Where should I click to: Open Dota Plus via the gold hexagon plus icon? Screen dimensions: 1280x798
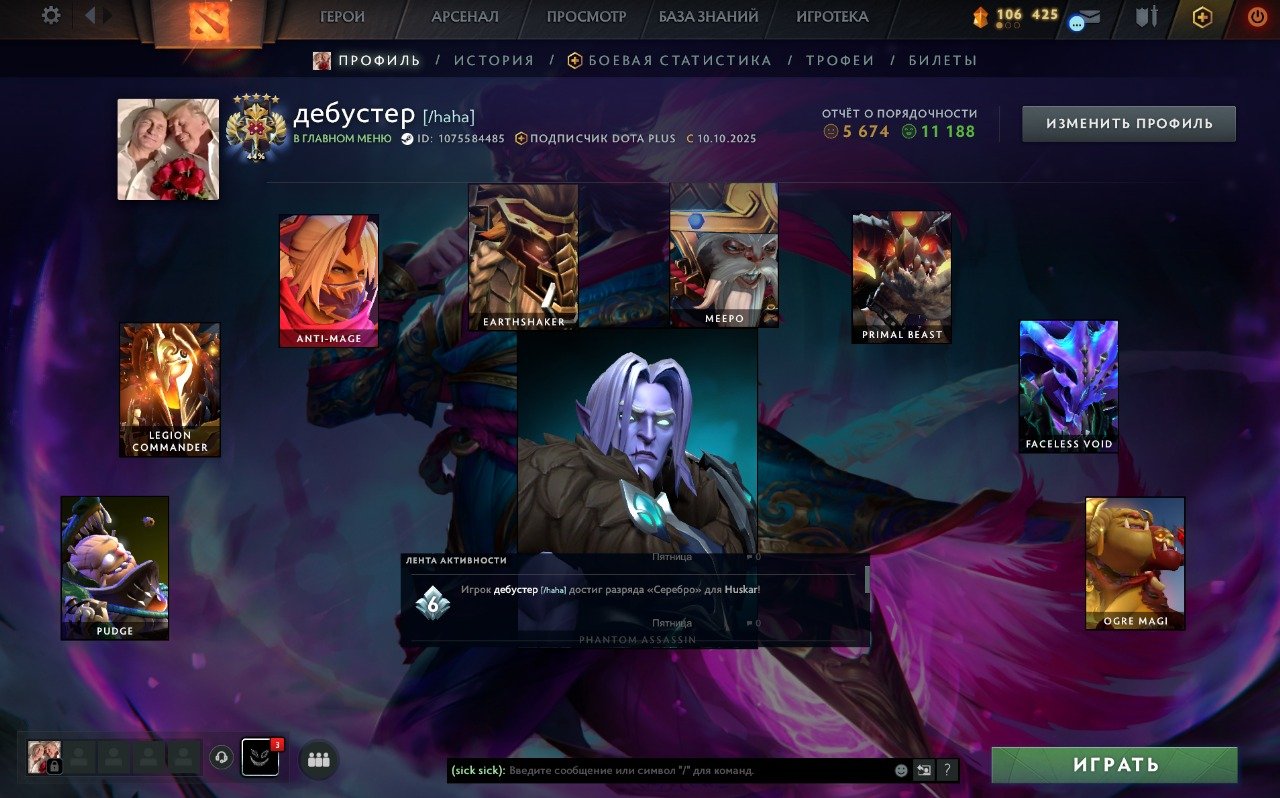pyautogui.click(x=1201, y=17)
